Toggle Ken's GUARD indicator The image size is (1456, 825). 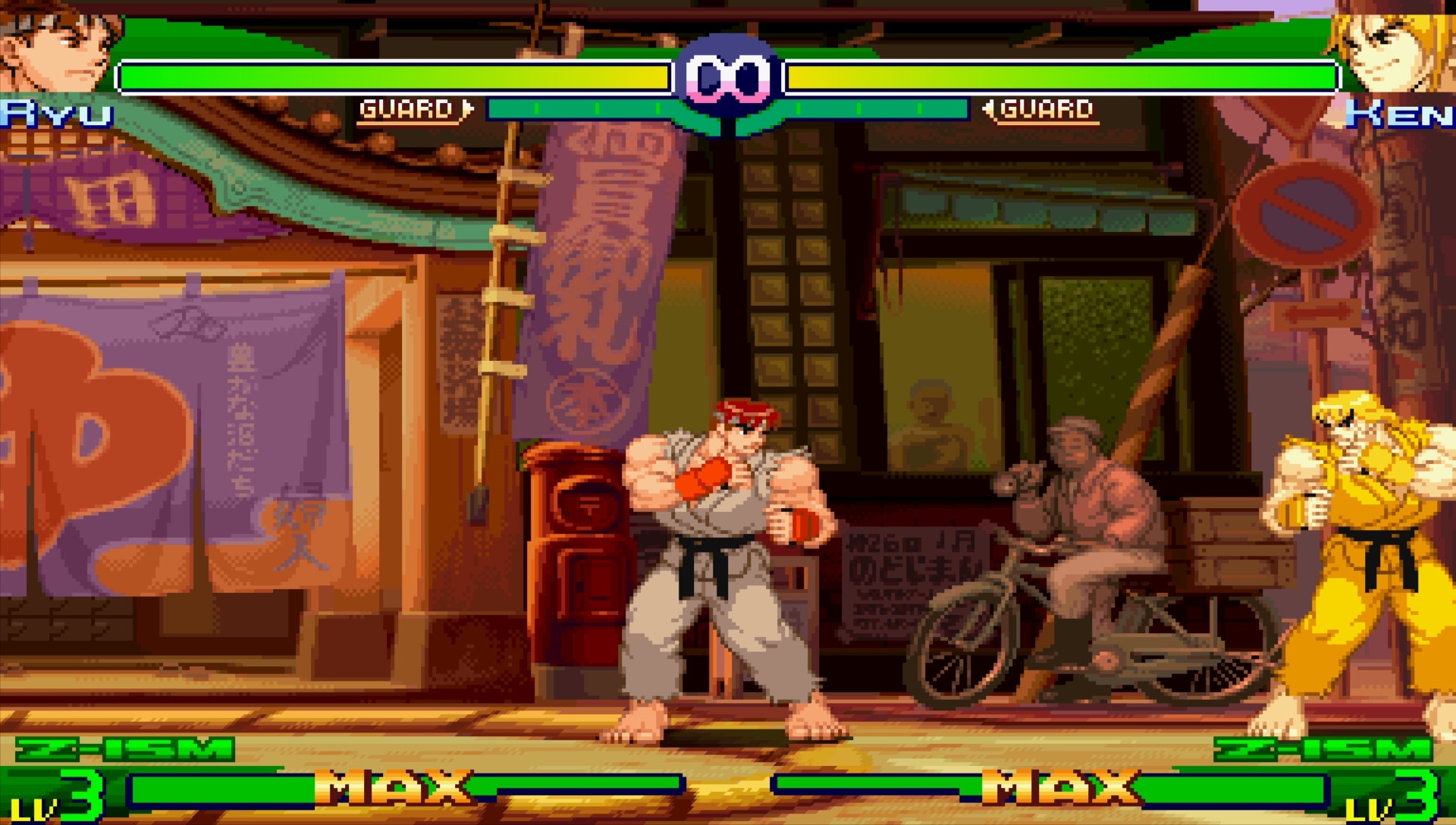tap(1046, 108)
